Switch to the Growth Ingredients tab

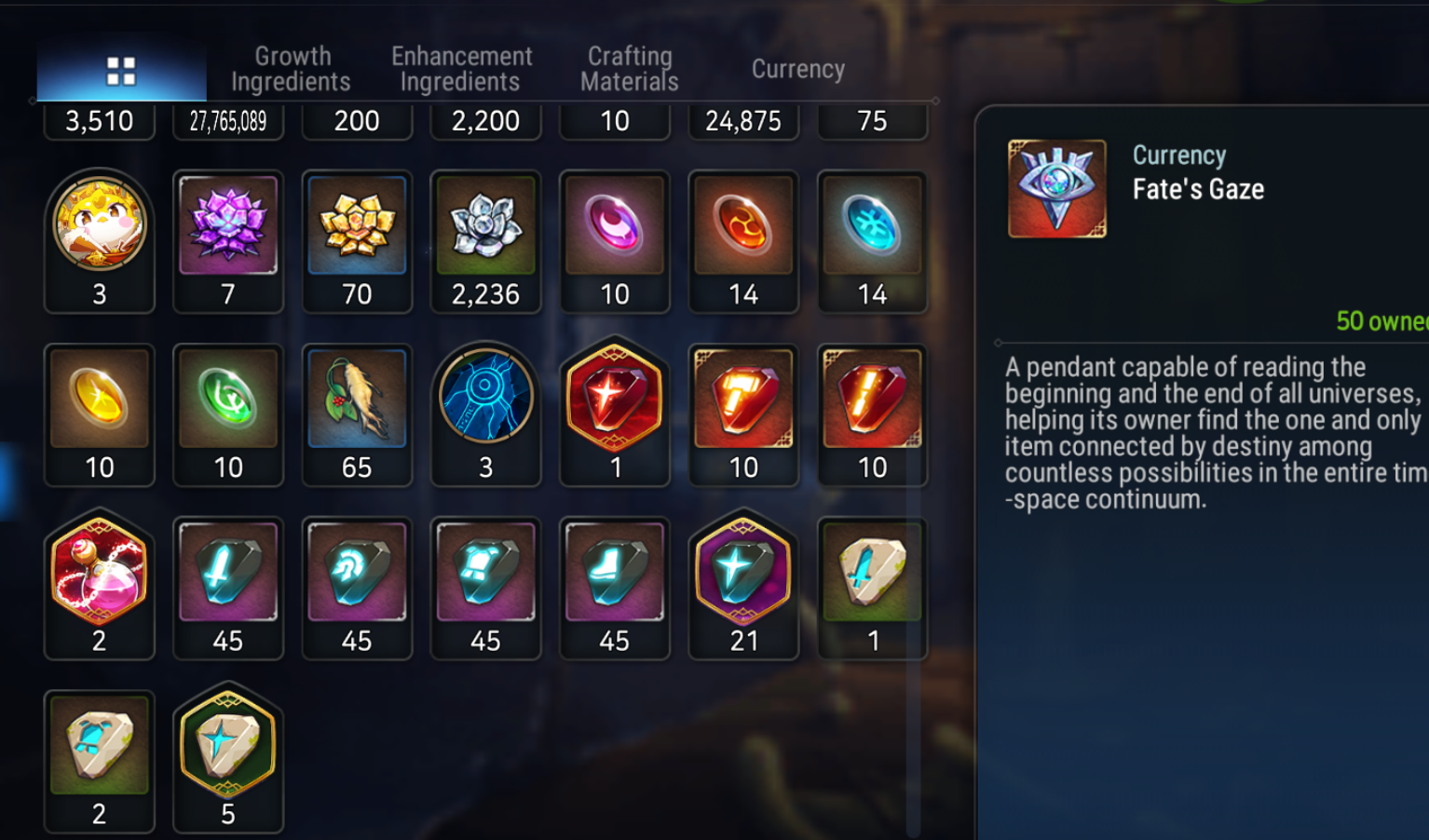pos(291,69)
